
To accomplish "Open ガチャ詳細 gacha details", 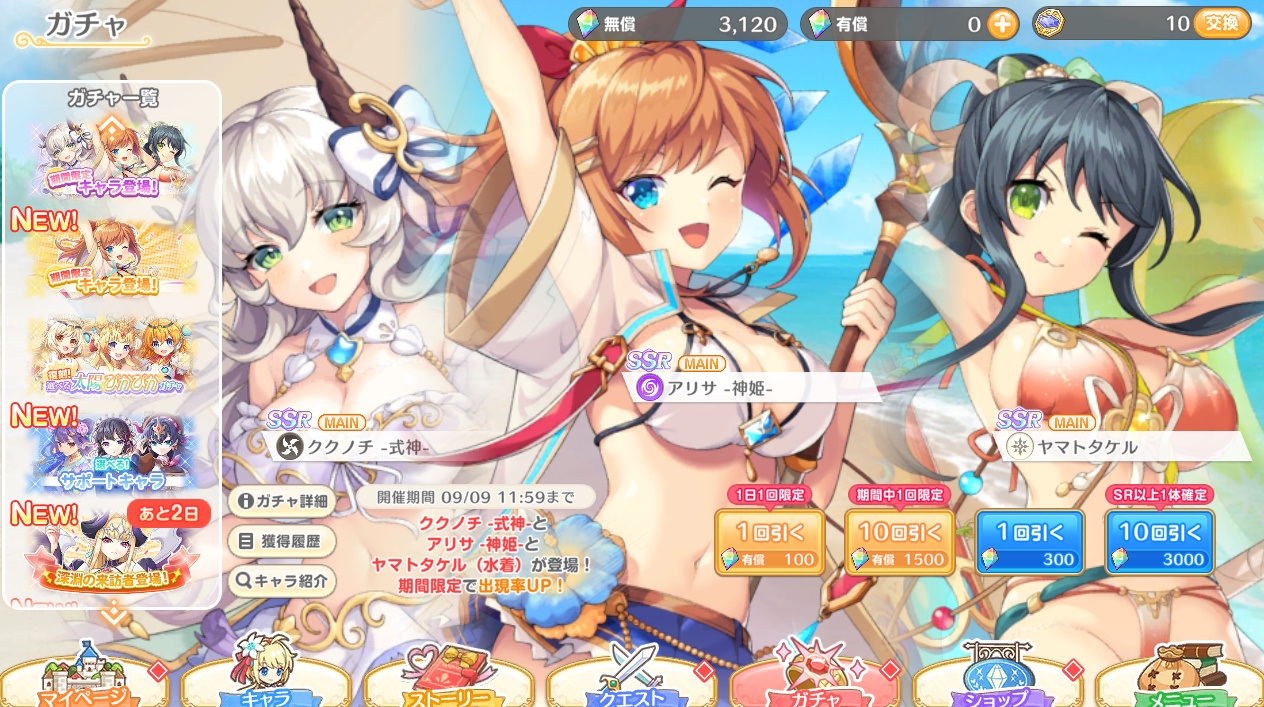I will click(x=281, y=501).
